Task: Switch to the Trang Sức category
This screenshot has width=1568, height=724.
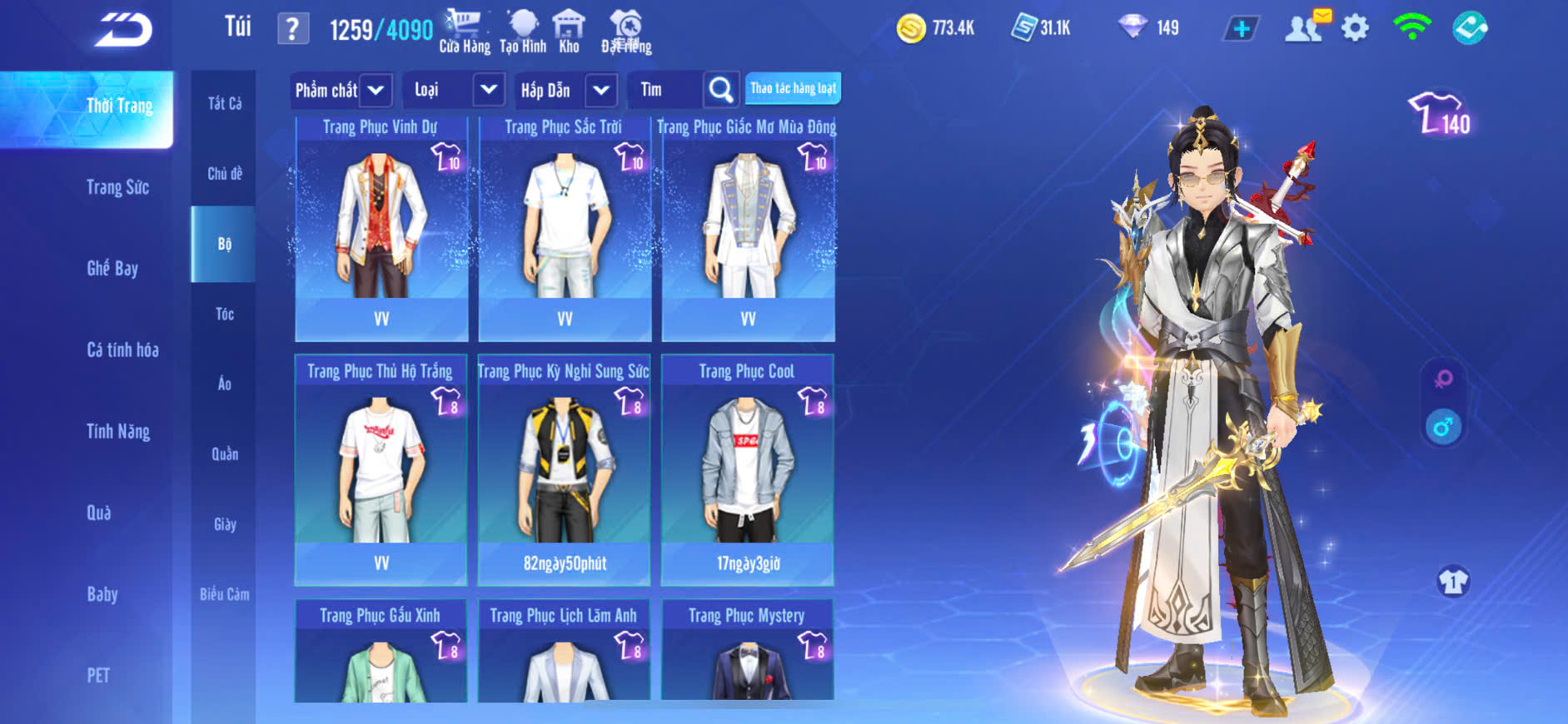Action: (117, 187)
